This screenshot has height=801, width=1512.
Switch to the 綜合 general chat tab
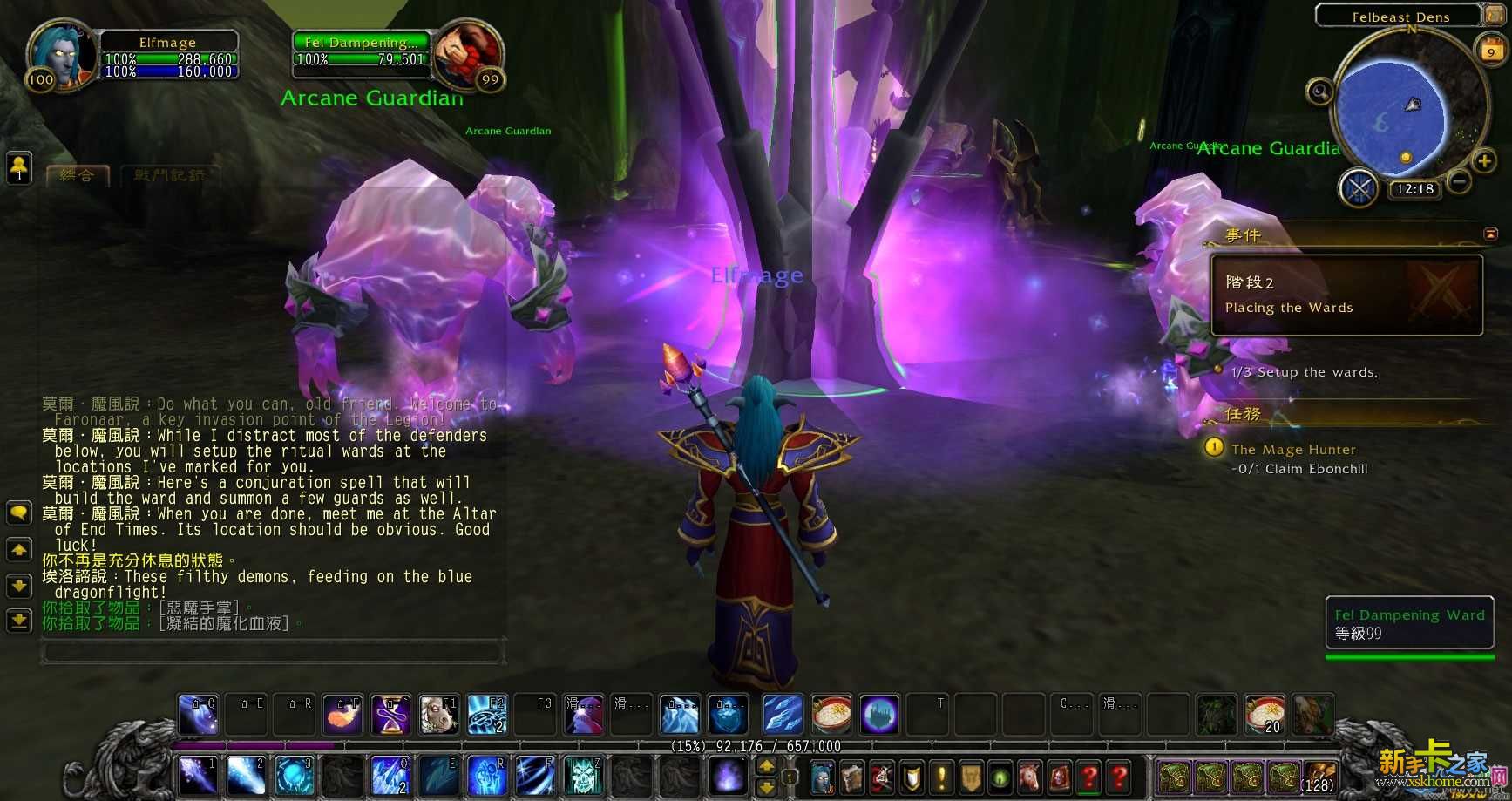click(x=77, y=176)
